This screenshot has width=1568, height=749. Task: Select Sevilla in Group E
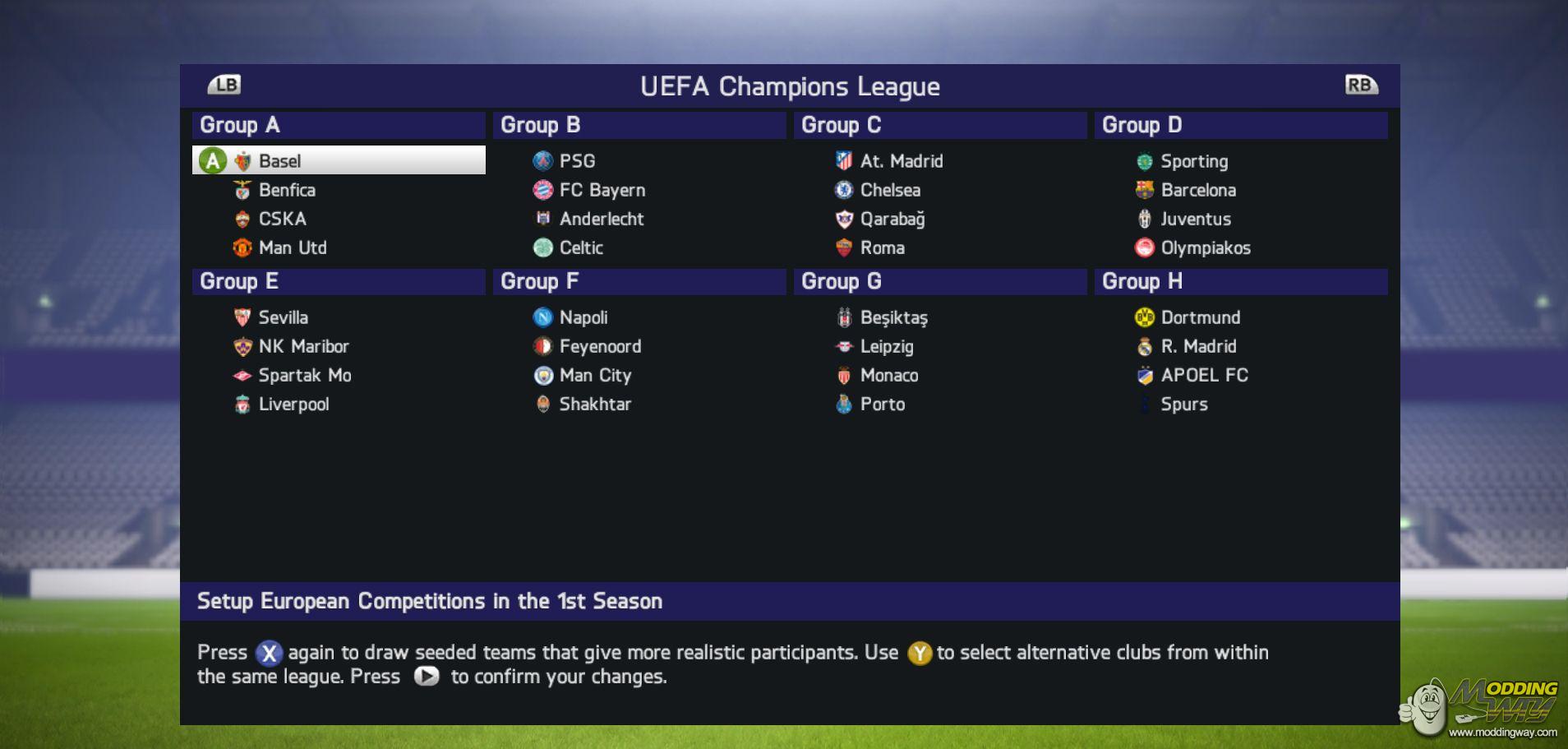click(x=283, y=317)
